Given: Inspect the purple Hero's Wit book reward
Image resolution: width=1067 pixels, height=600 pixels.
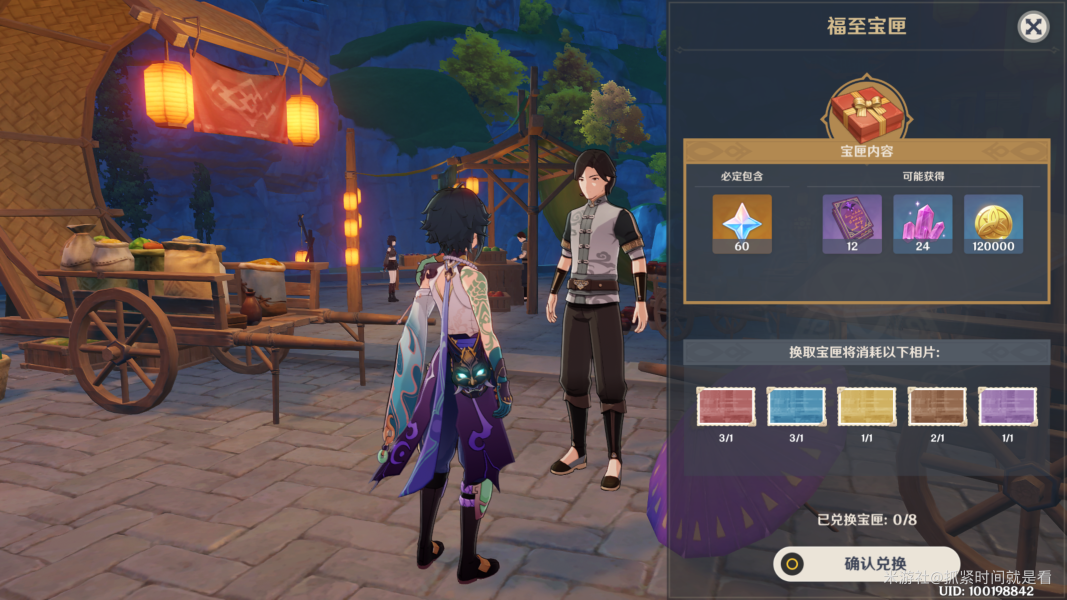Looking at the screenshot, I should tap(852, 222).
